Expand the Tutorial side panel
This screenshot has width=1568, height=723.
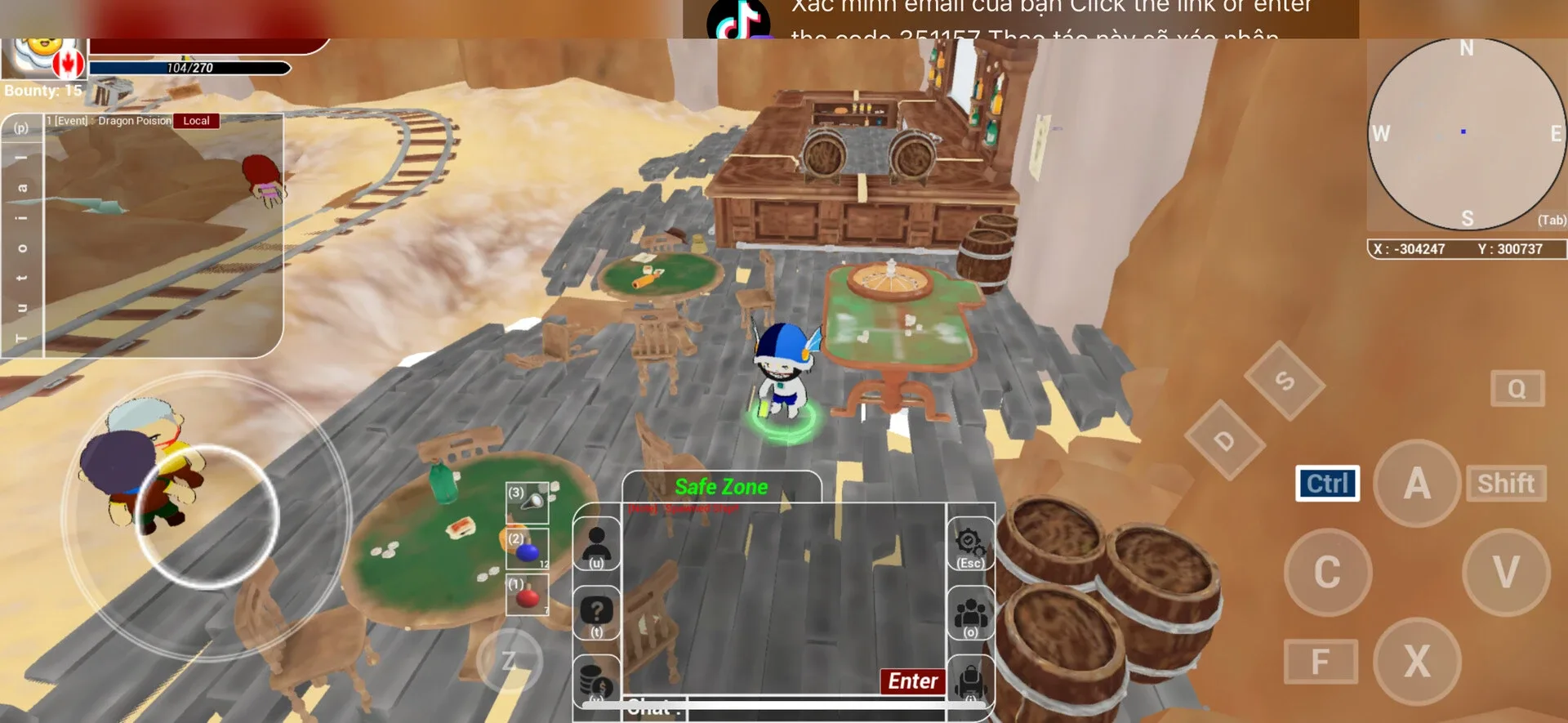tap(22, 245)
